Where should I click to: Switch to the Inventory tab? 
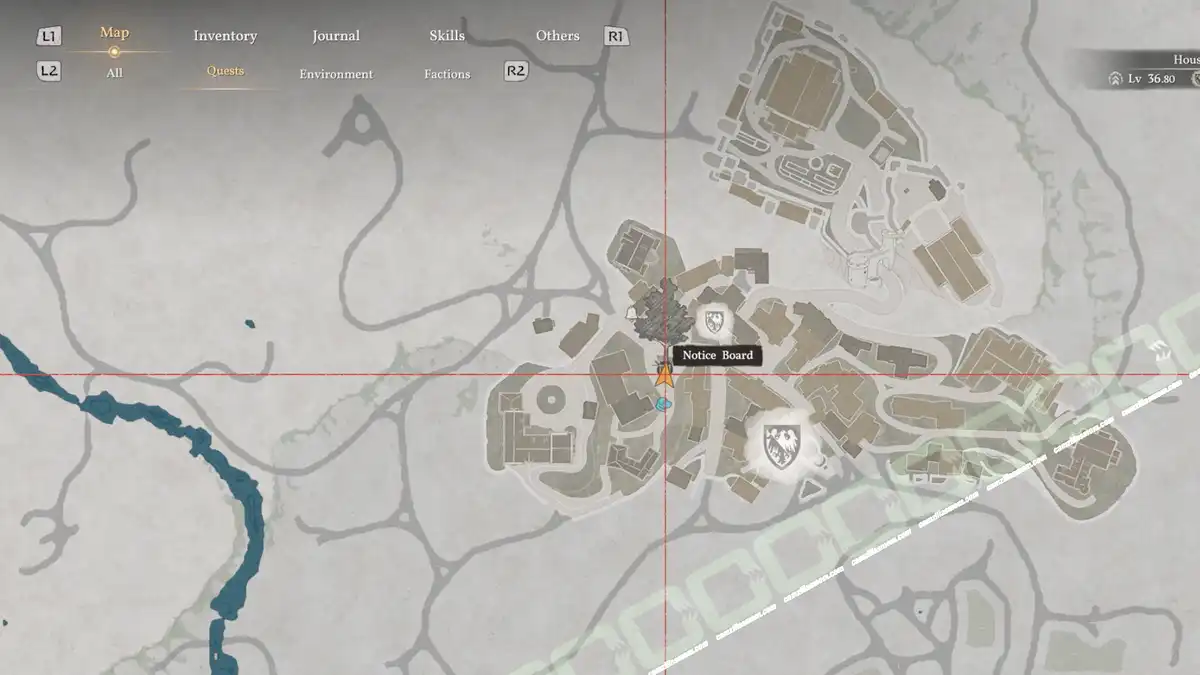(225, 36)
